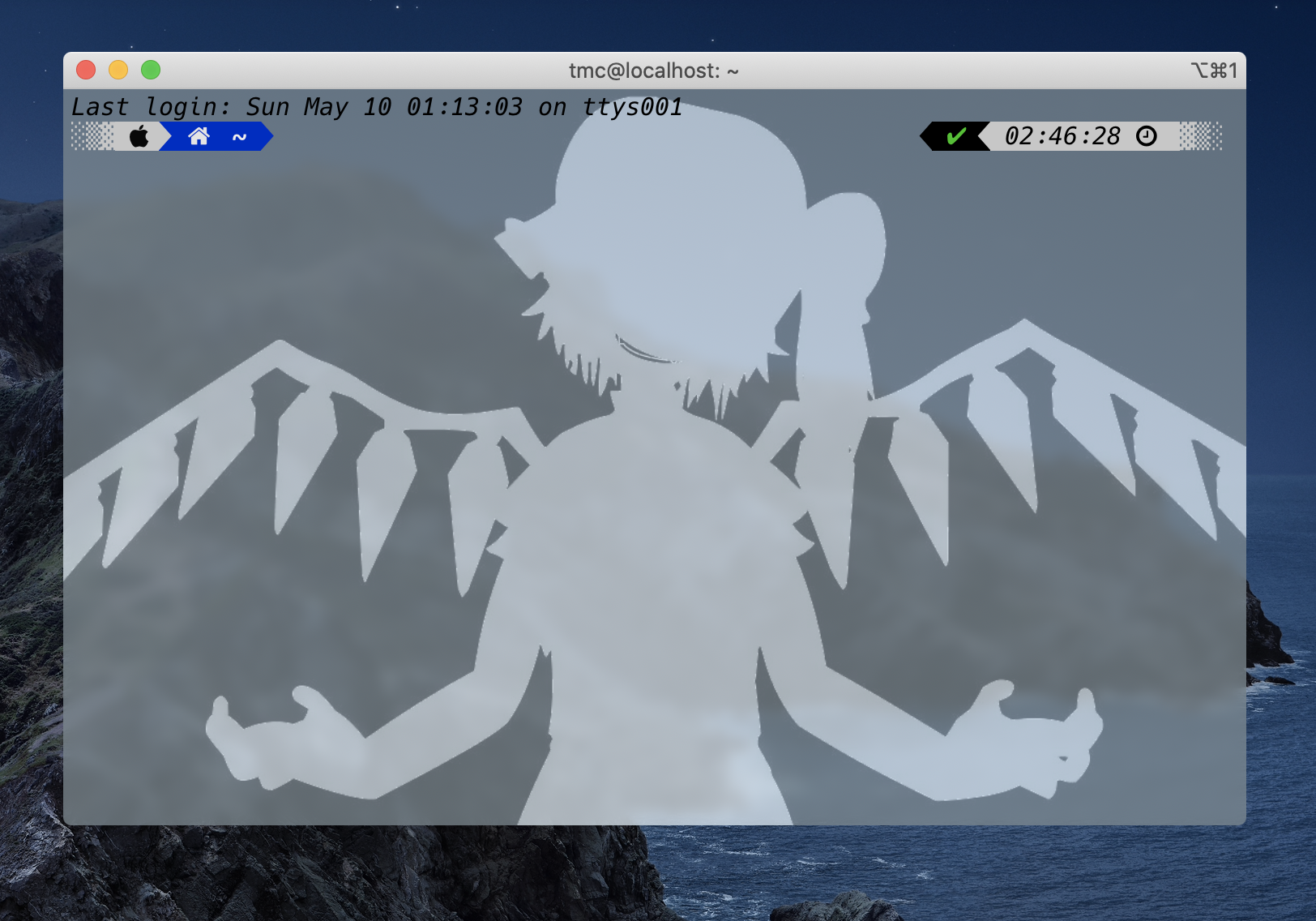Toggle the yellow minimize traffic light

(x=118, y=71)
